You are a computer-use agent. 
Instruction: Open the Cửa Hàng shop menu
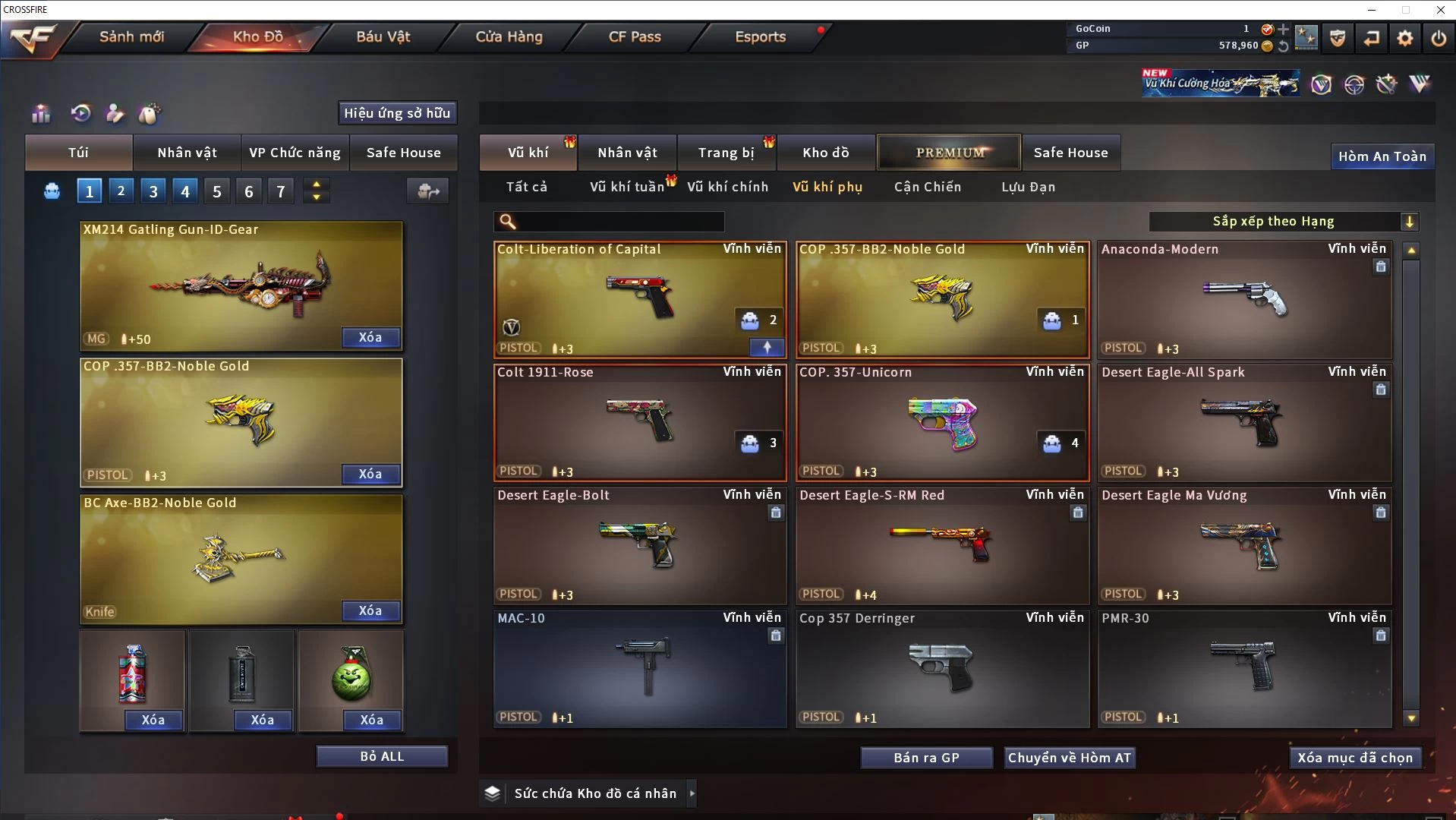pyautogui.click(x=509, y=36)
